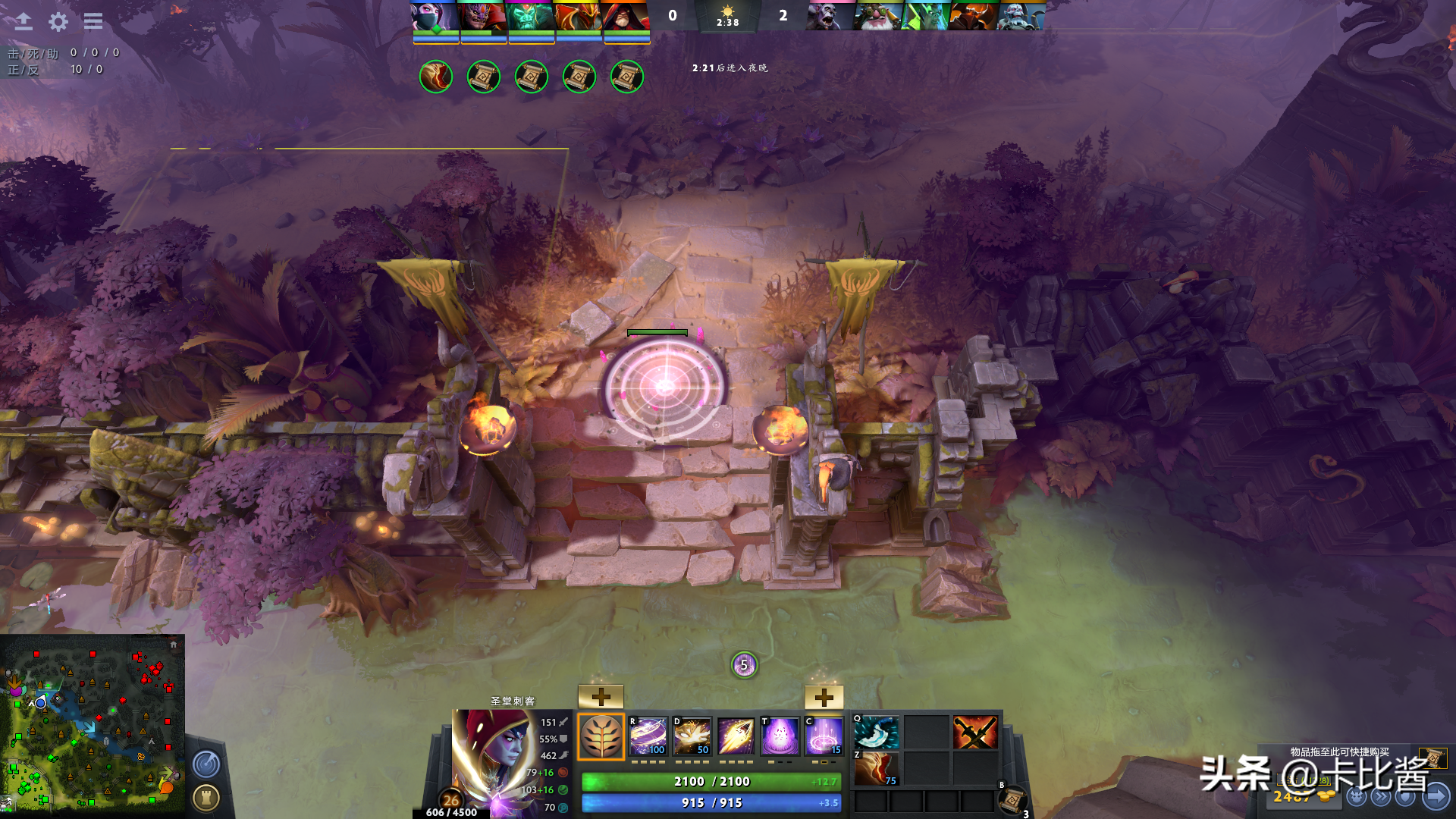Select the Psi Blades ability icon

736,736
